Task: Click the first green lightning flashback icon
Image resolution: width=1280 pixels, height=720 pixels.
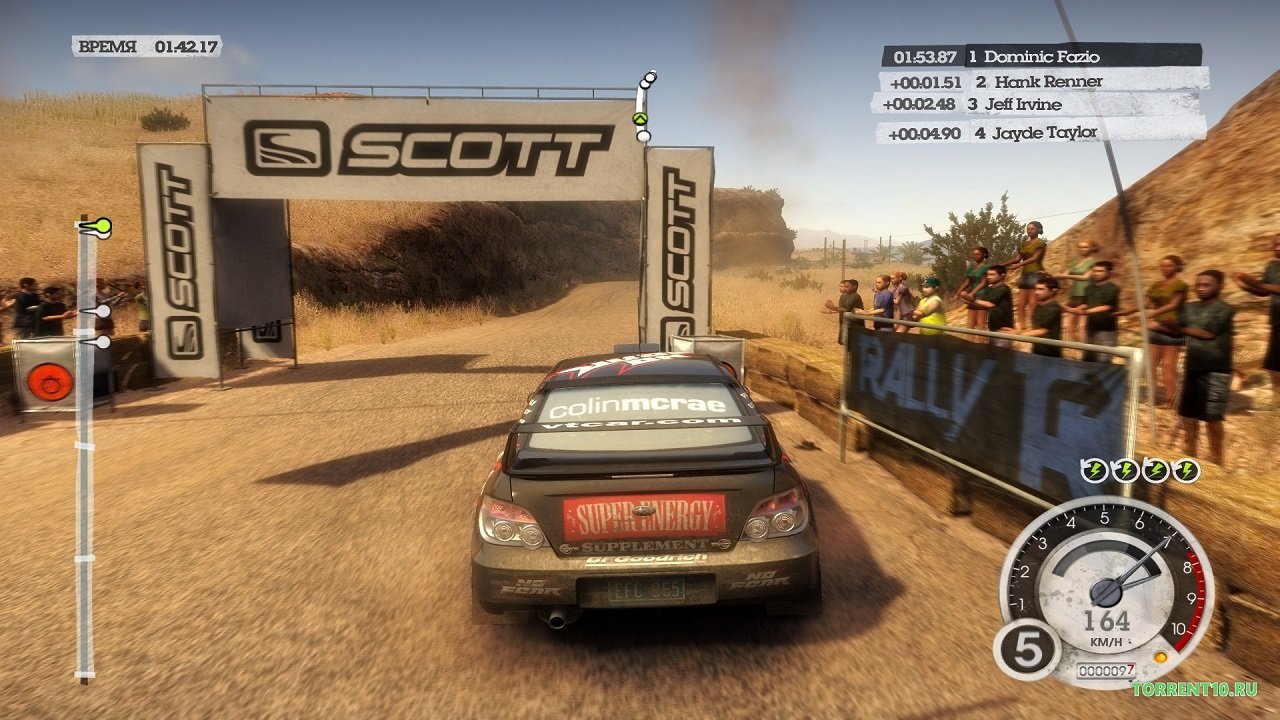Action: [1093, 468]
